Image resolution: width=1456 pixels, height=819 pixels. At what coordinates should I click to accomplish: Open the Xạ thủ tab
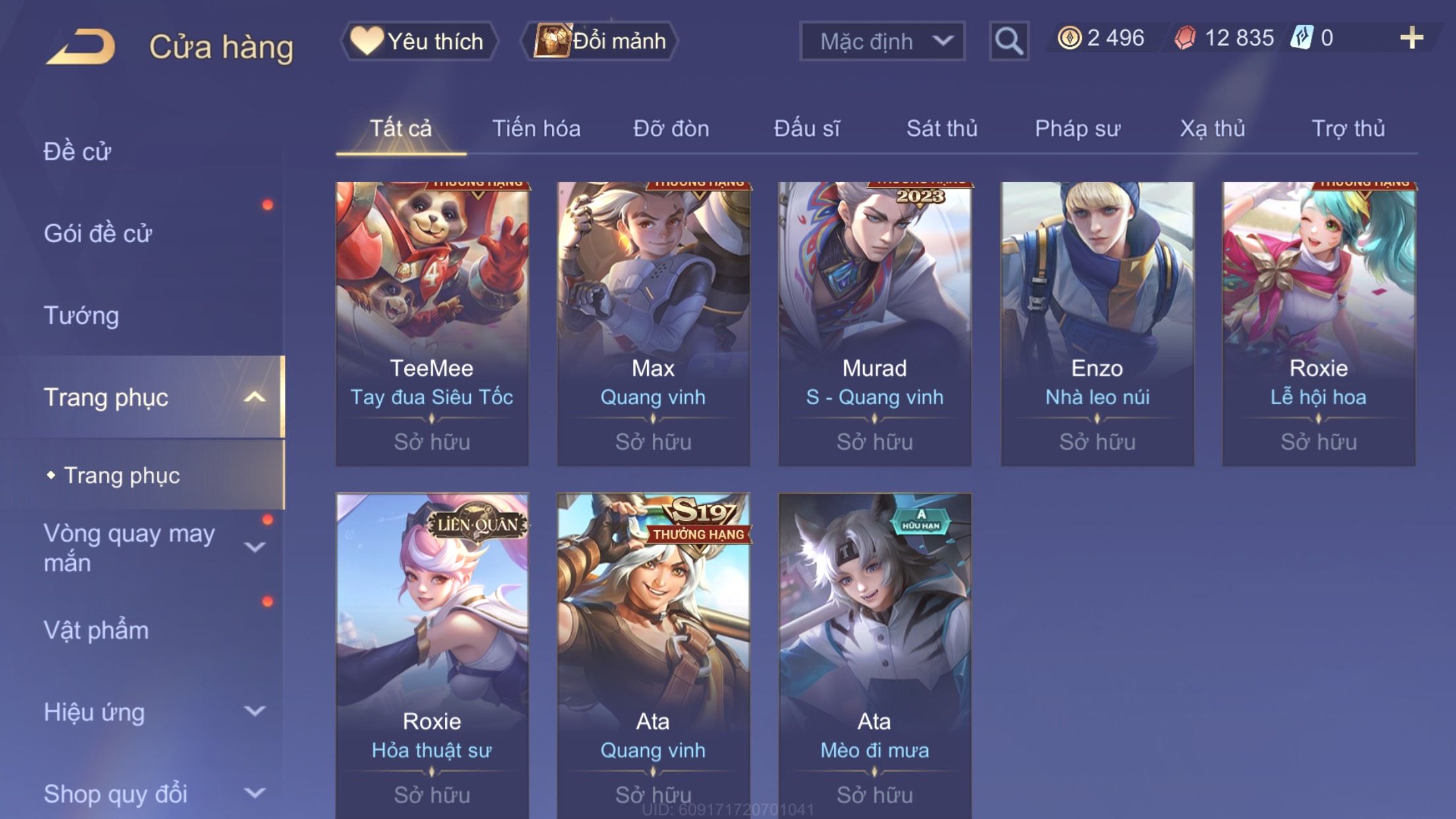[x=1213, y=129]
